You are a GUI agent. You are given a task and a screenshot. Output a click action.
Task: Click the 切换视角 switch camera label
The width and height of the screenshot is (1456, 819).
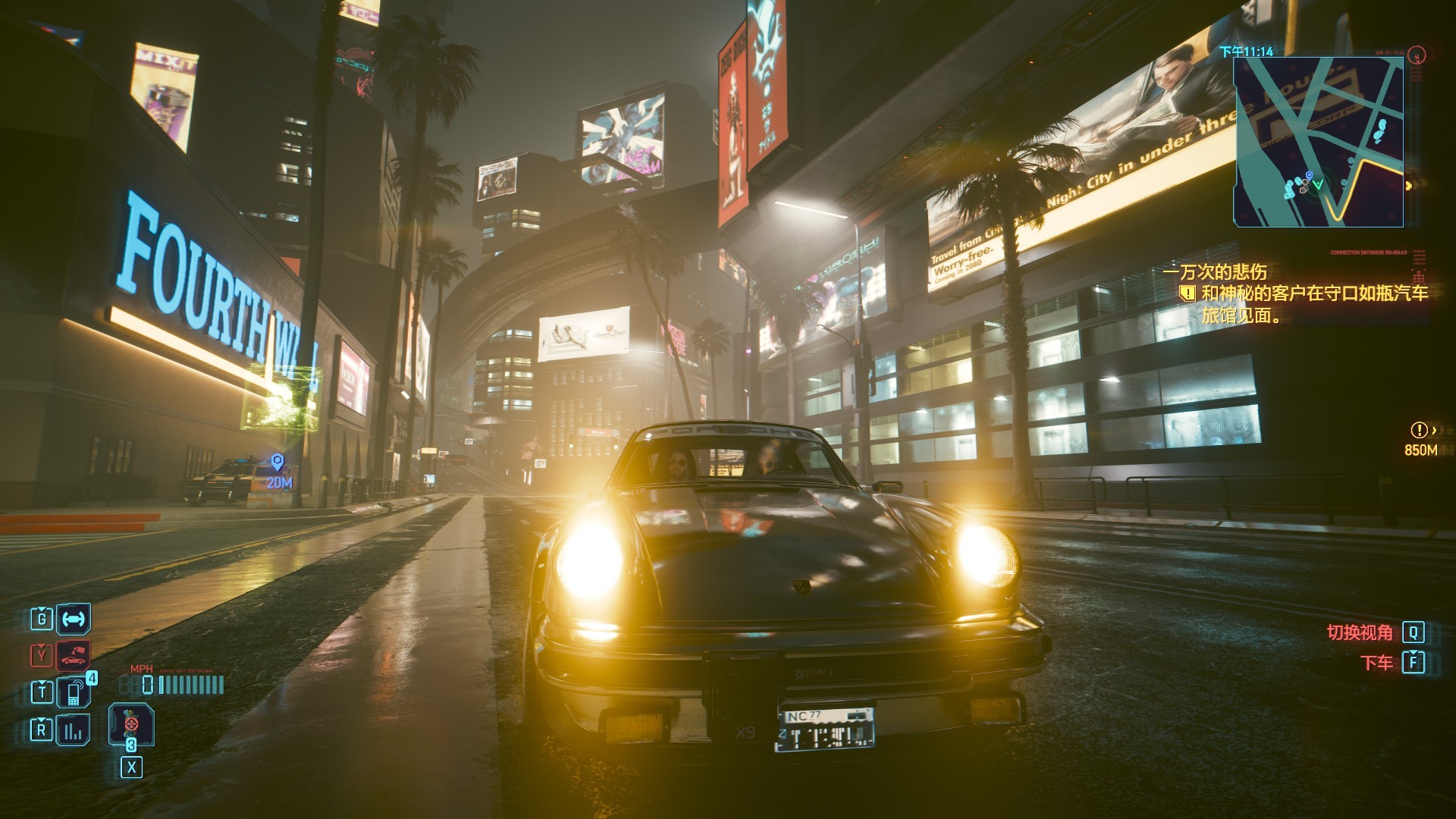pyautogui.click(x=1360, y=632)
